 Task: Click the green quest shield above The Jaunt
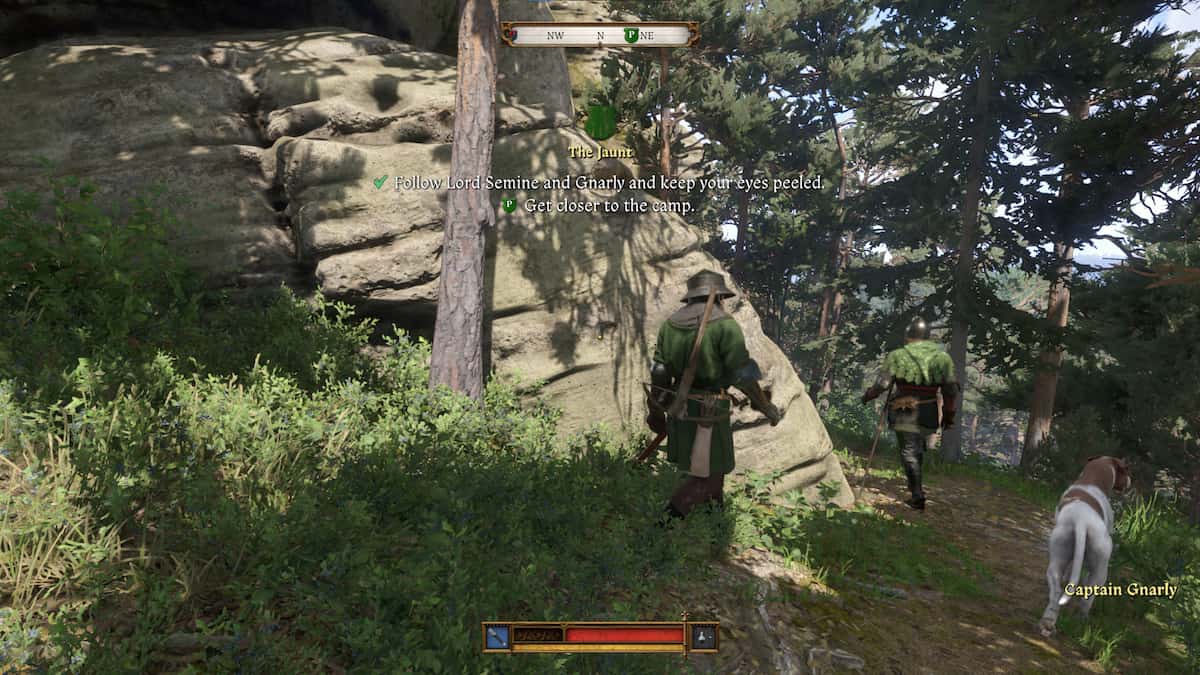click(600, 122)
